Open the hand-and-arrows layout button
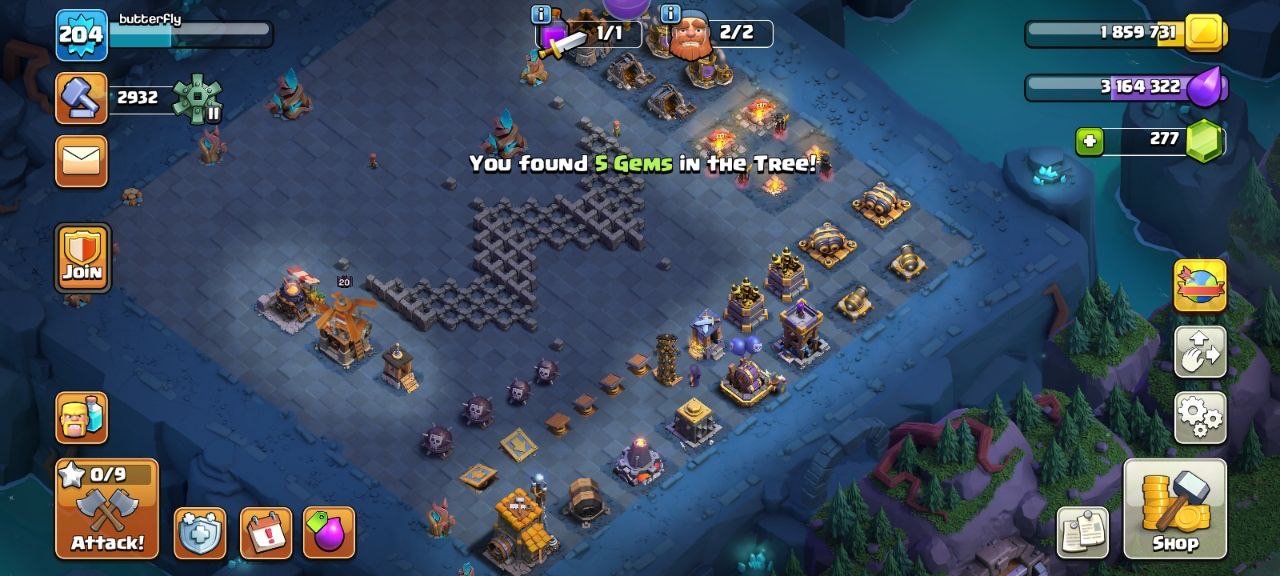This screenshot has width=1280, height=576. [1200, 351]
